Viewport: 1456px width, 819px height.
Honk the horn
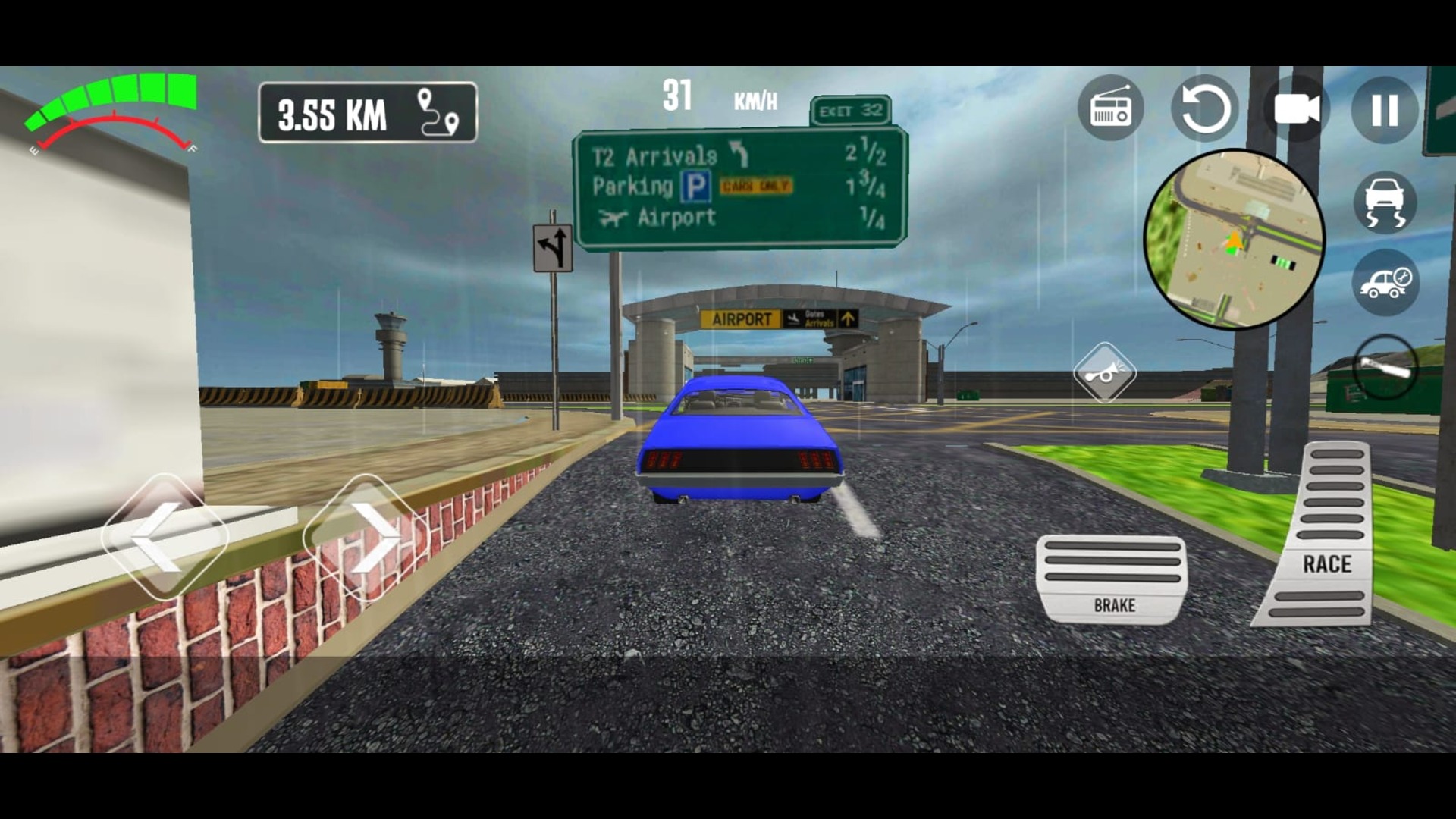click(x=1107, y=372)
